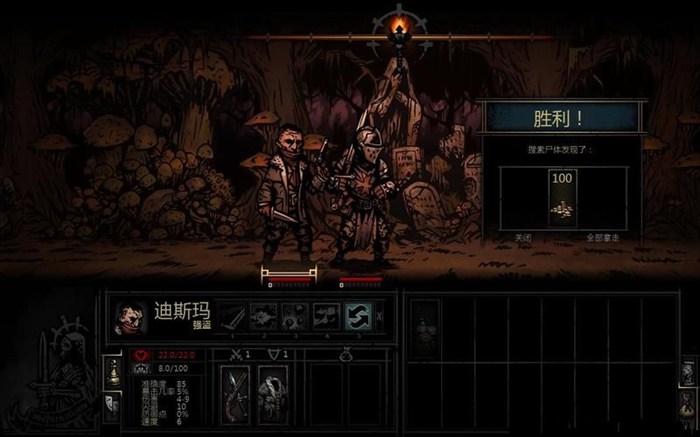Use the swap position arrows skill
This screenshot has height=437, width=700.
[358, 318]
